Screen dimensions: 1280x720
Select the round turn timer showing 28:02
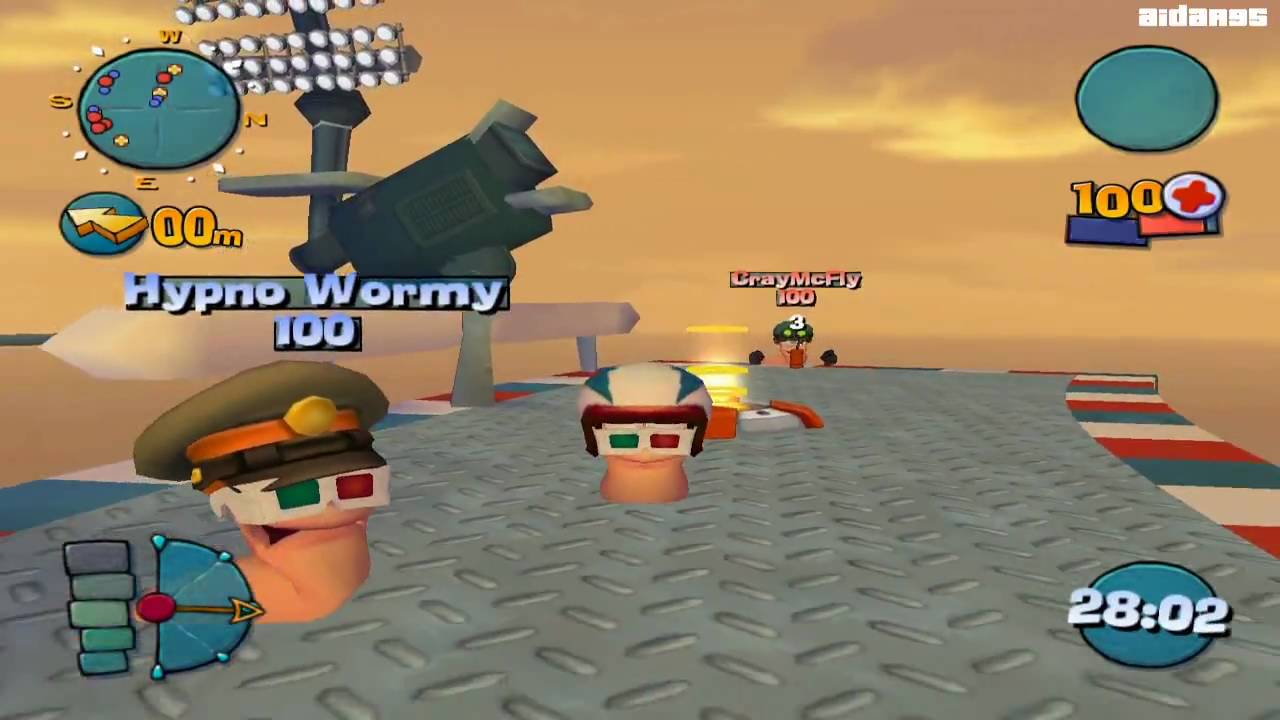click(x=1150, y=612)
